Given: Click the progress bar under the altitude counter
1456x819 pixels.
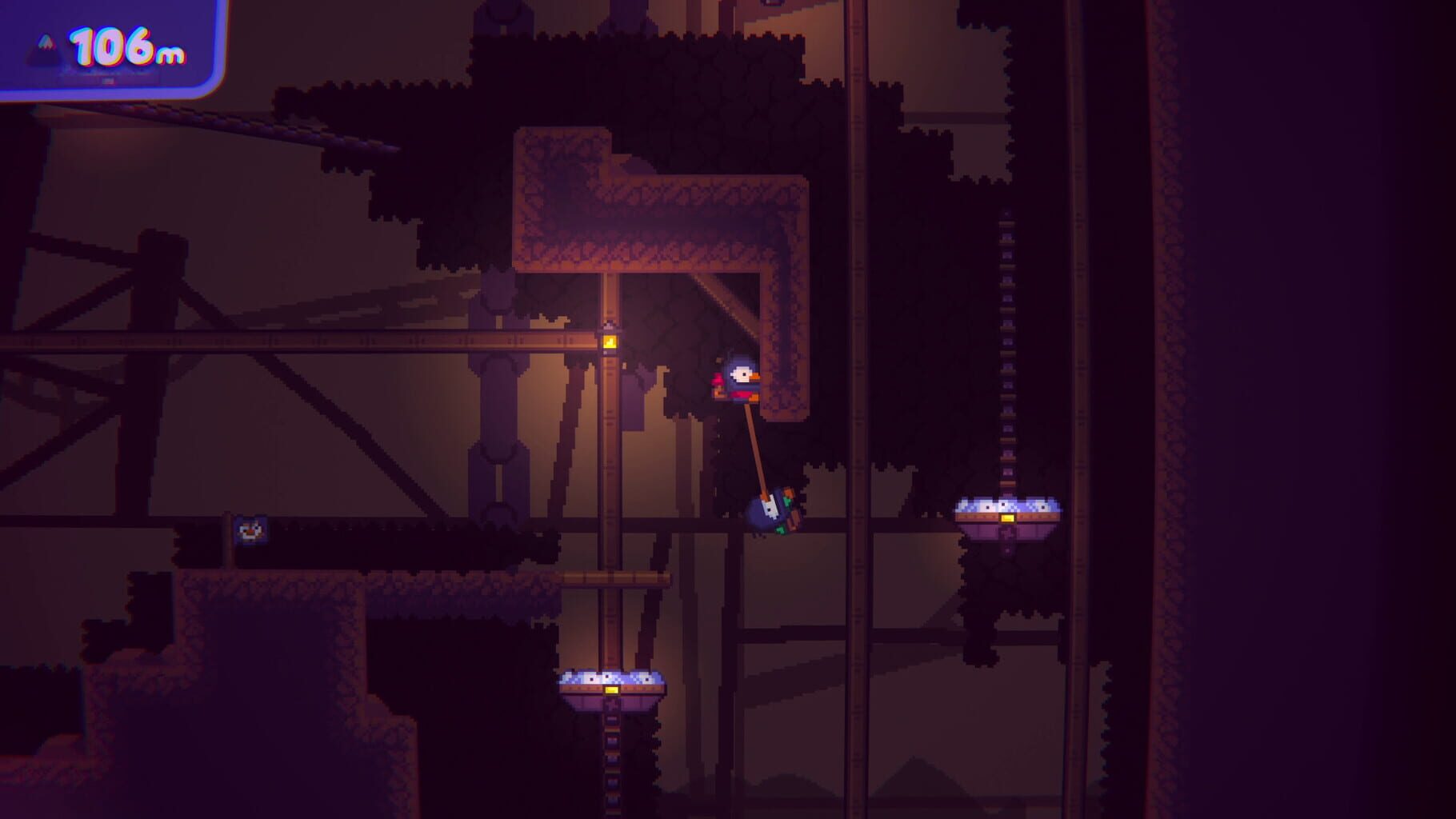Looking at the screenshot, I should (108, 80).
